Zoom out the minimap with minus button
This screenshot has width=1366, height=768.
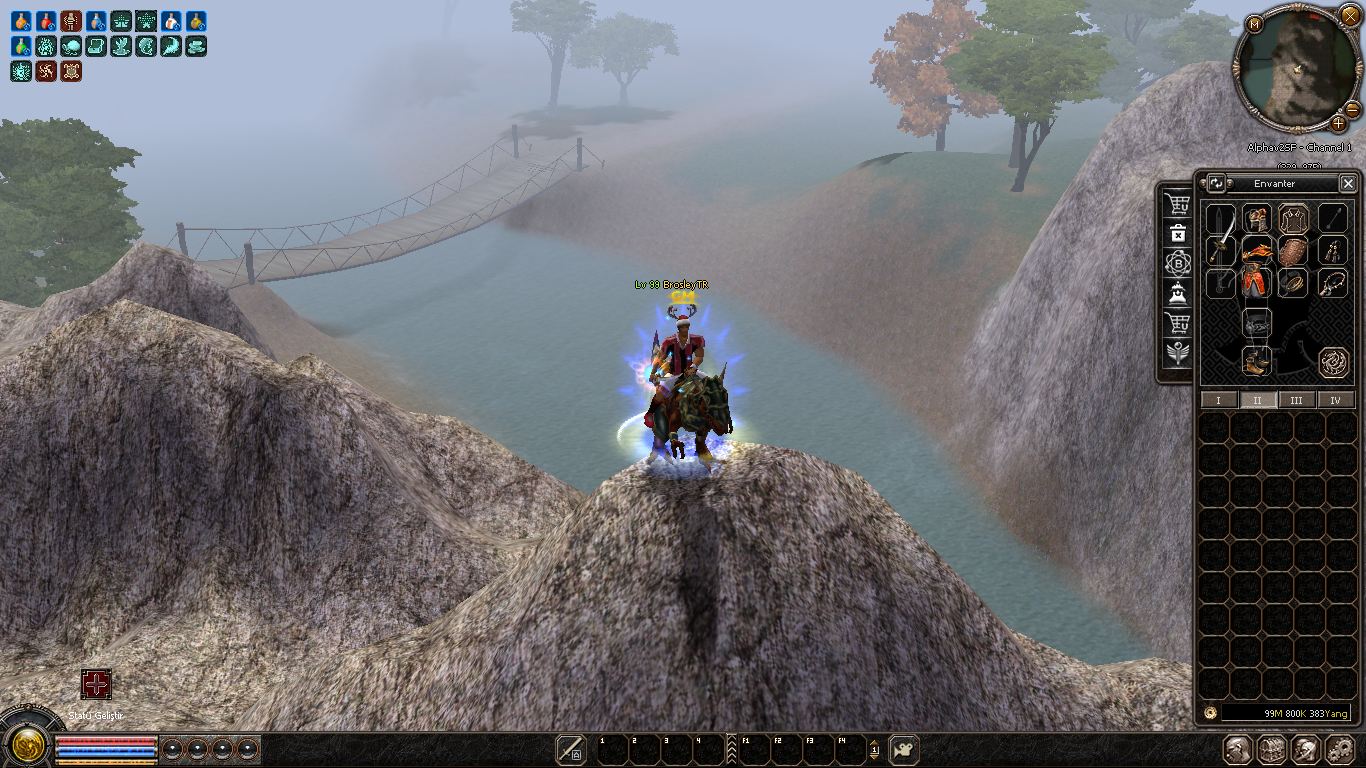(x=1352, y=108)
